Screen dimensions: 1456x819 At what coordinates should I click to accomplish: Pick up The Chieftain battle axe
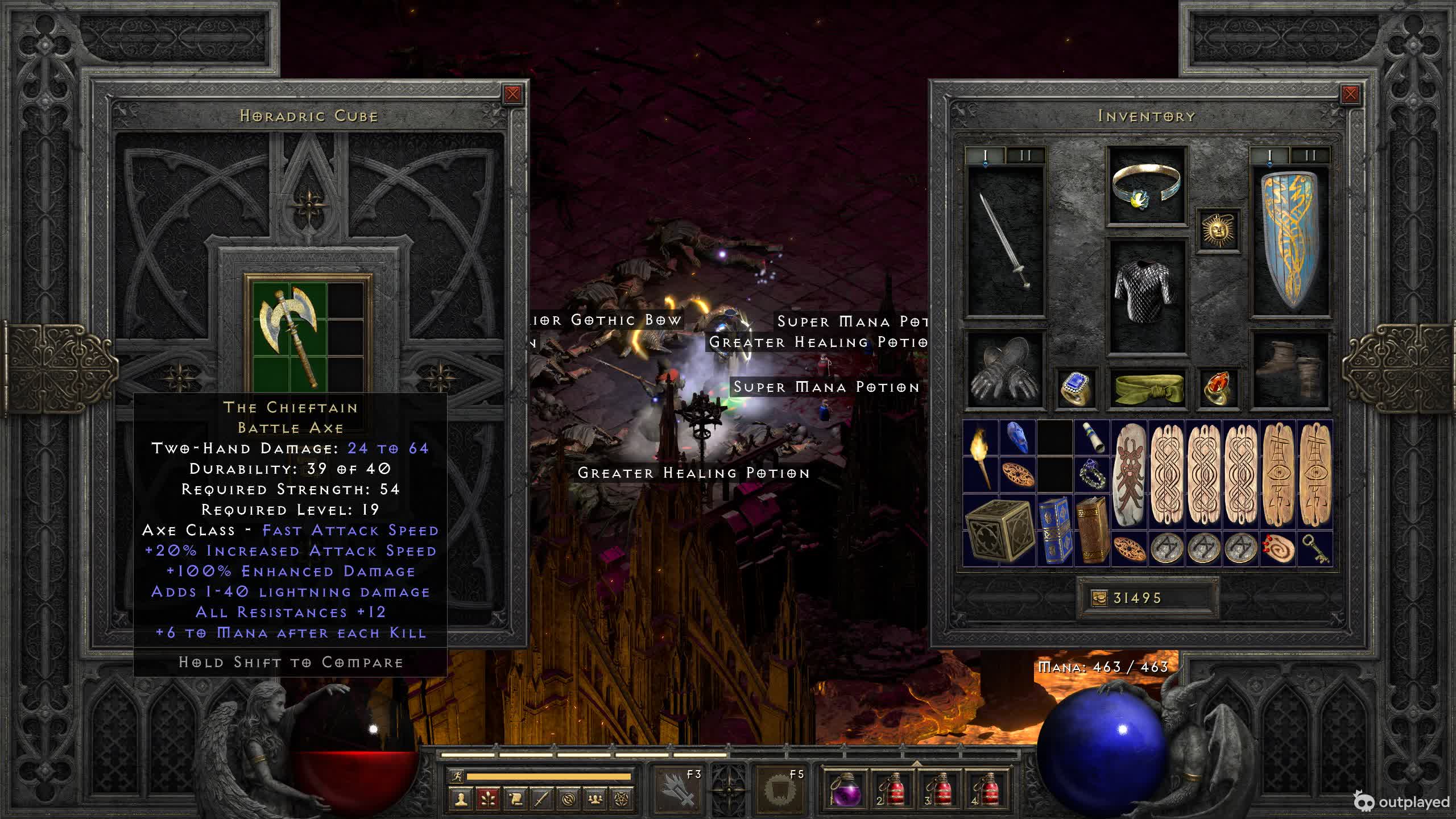point(290,336)
